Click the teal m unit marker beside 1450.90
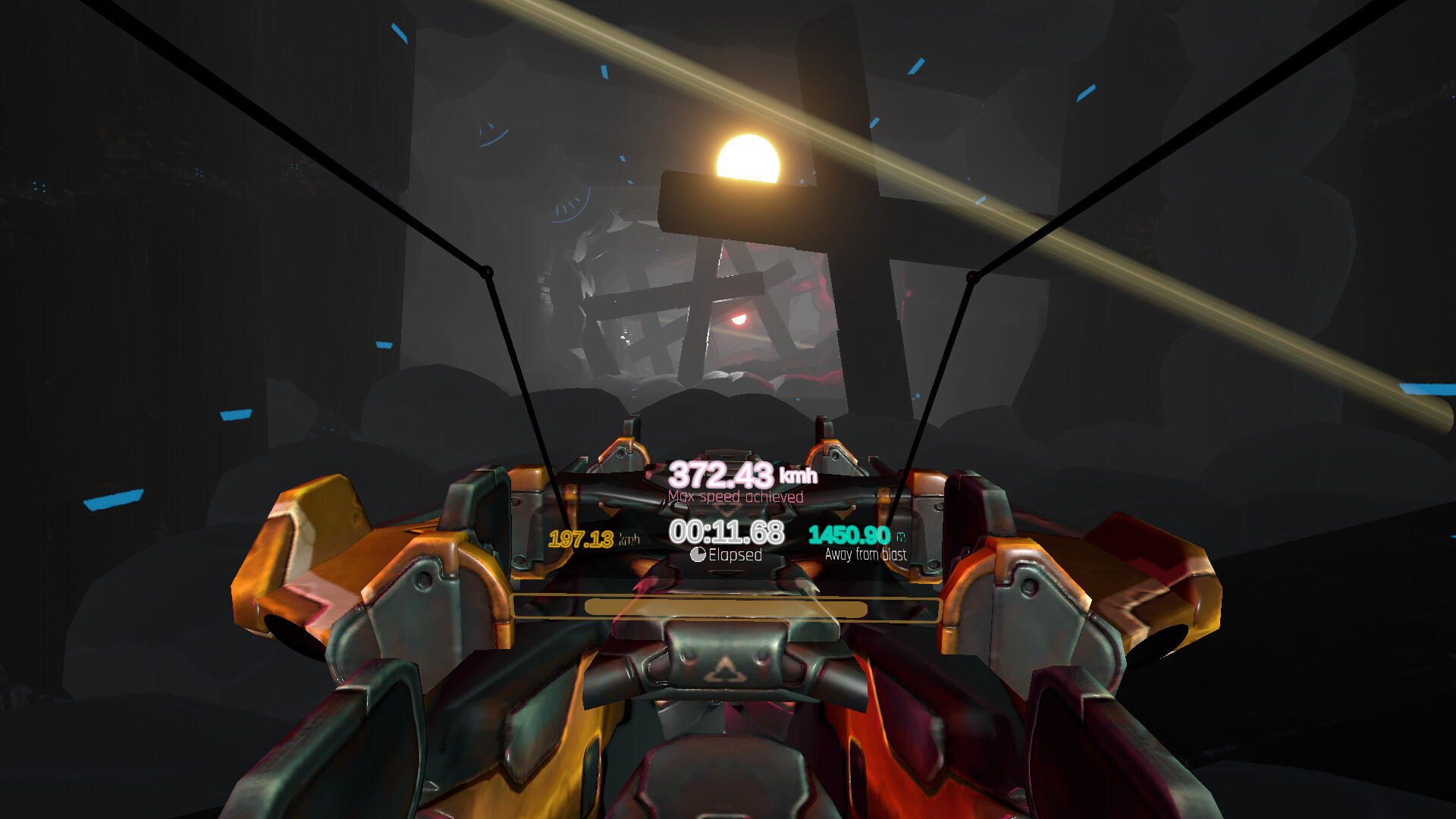 [x=901, y=535]
